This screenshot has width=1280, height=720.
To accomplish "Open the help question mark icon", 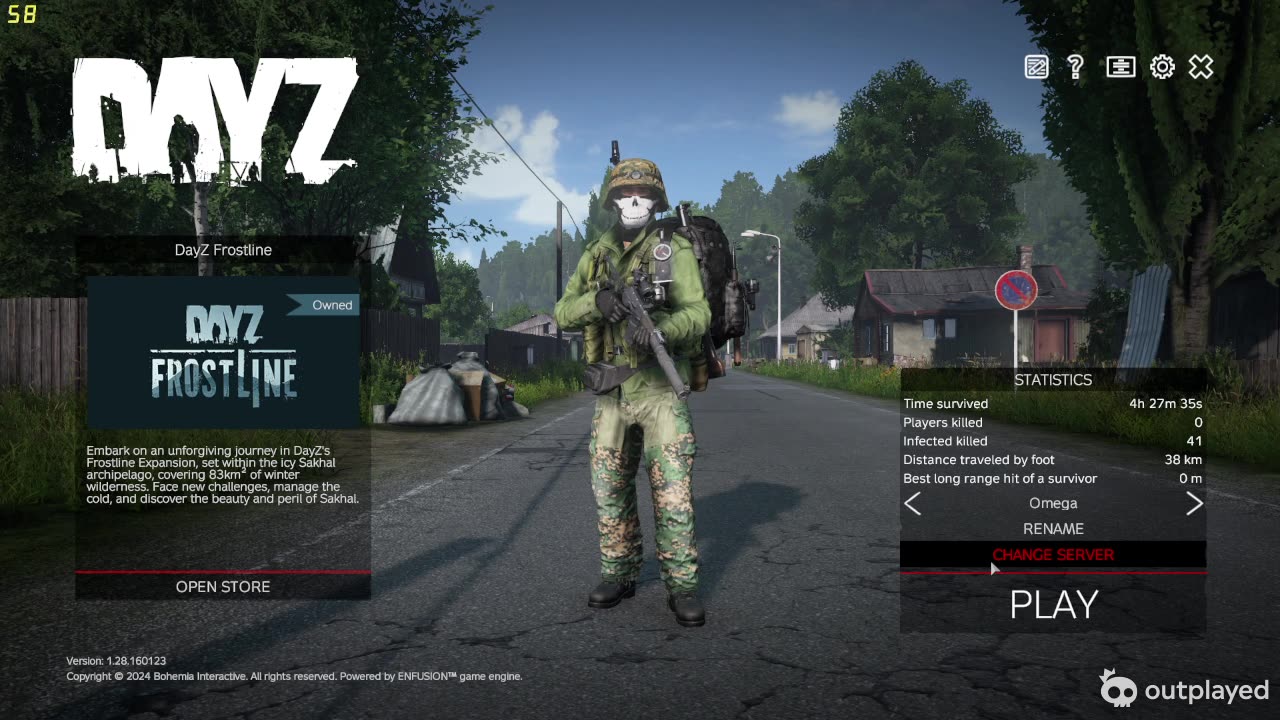I will pos(1076,67).
